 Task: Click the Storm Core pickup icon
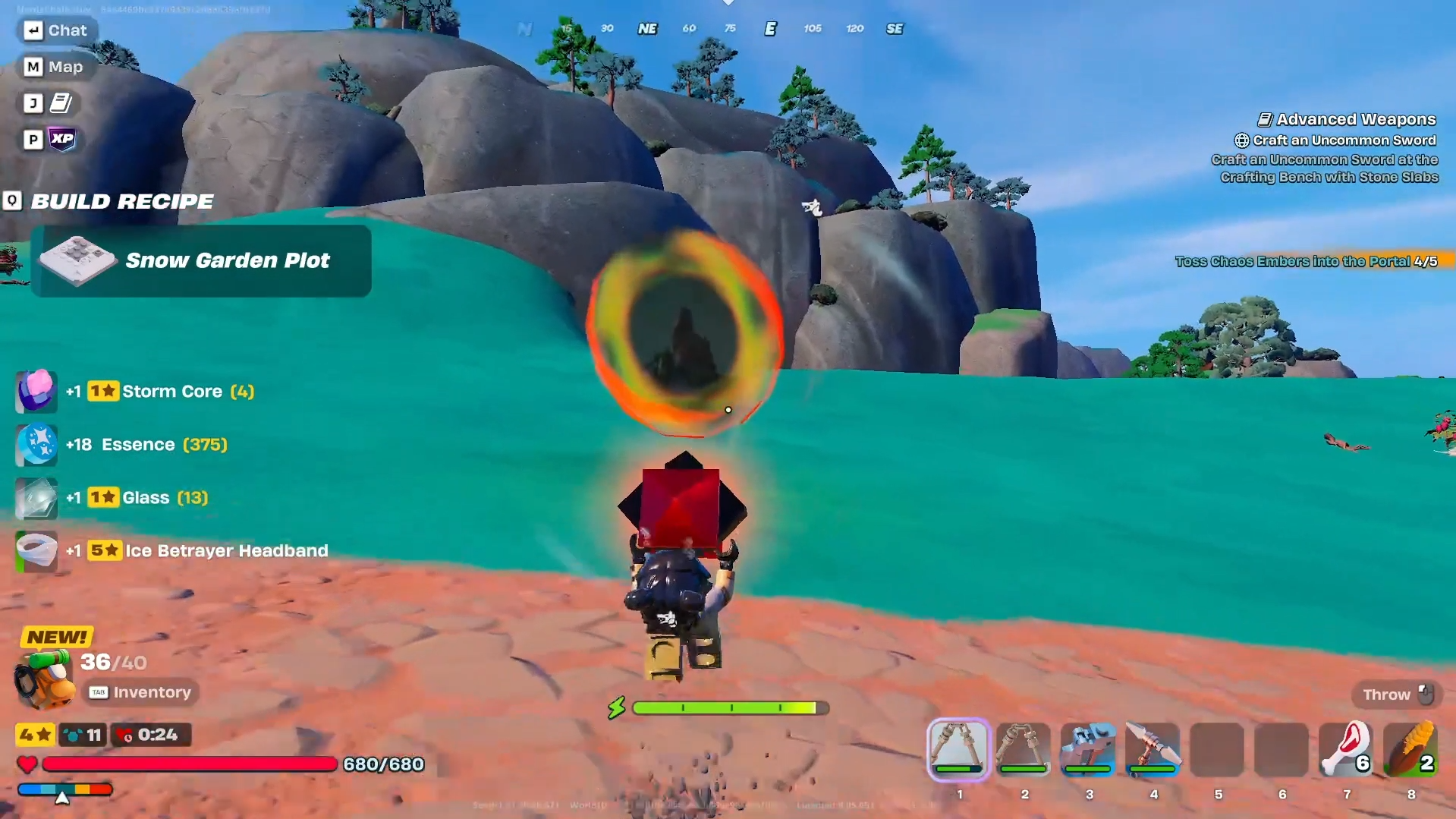36,390
